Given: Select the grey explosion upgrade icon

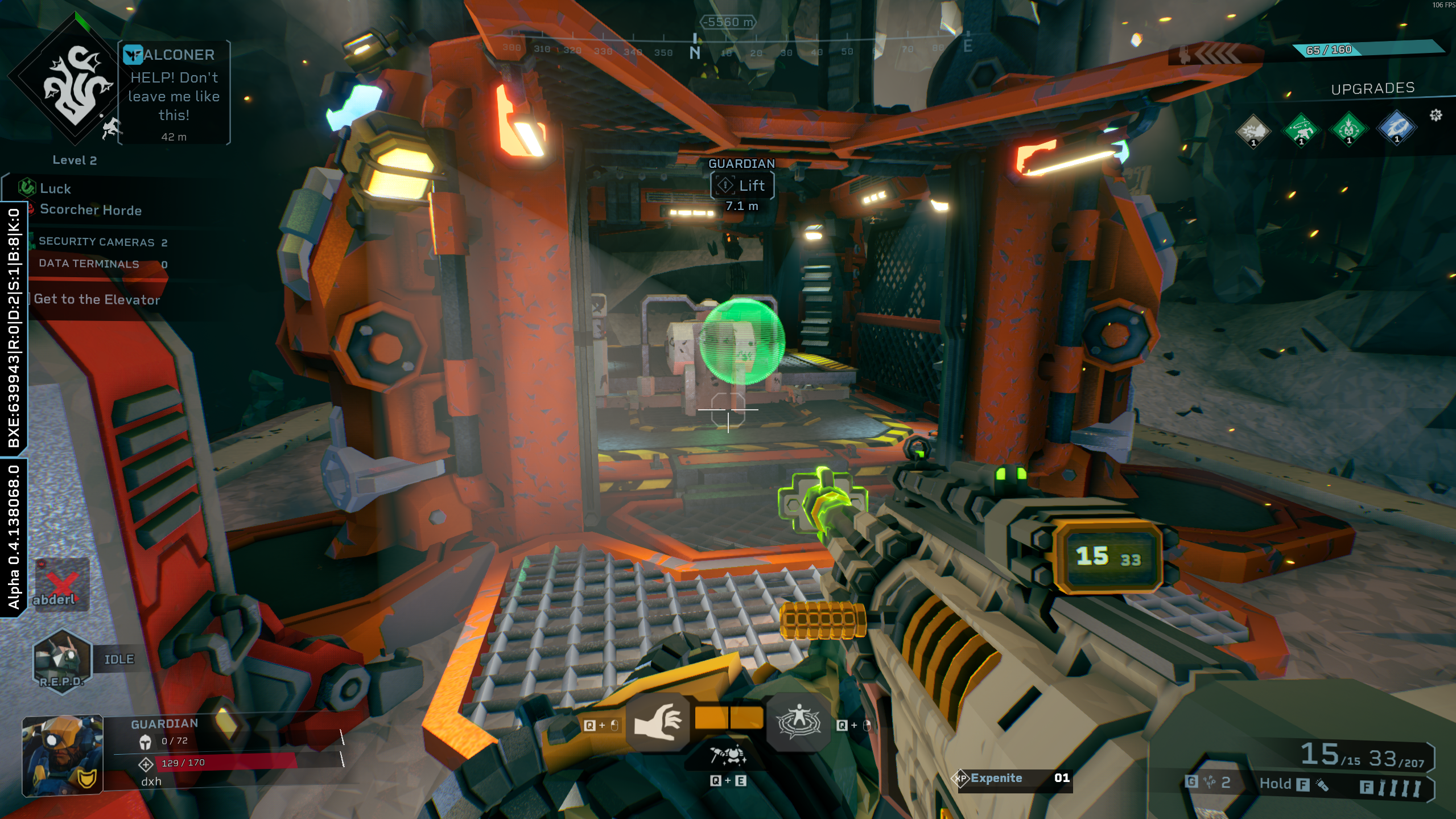Looking at the screenshot, I should click(1253, 130).
